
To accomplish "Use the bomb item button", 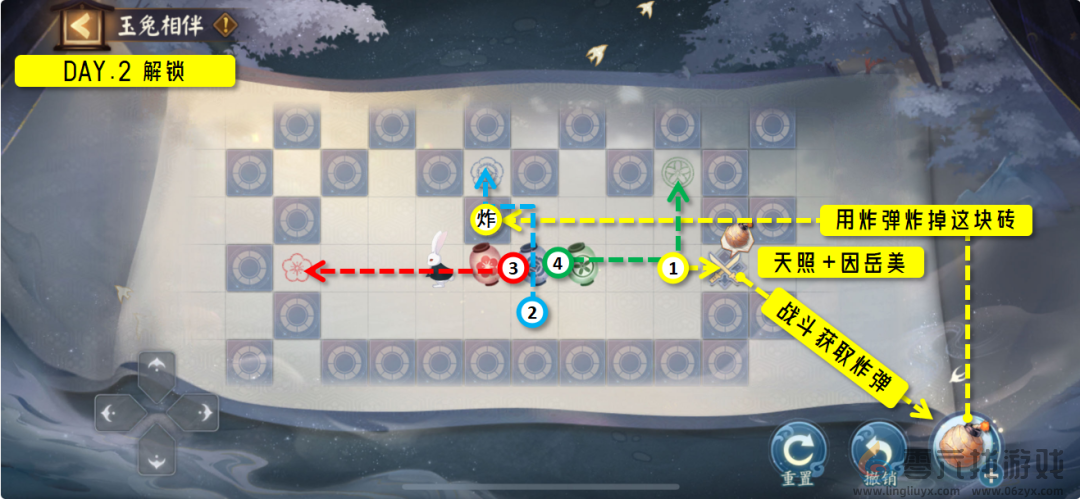I will click(x=964, y=445).
